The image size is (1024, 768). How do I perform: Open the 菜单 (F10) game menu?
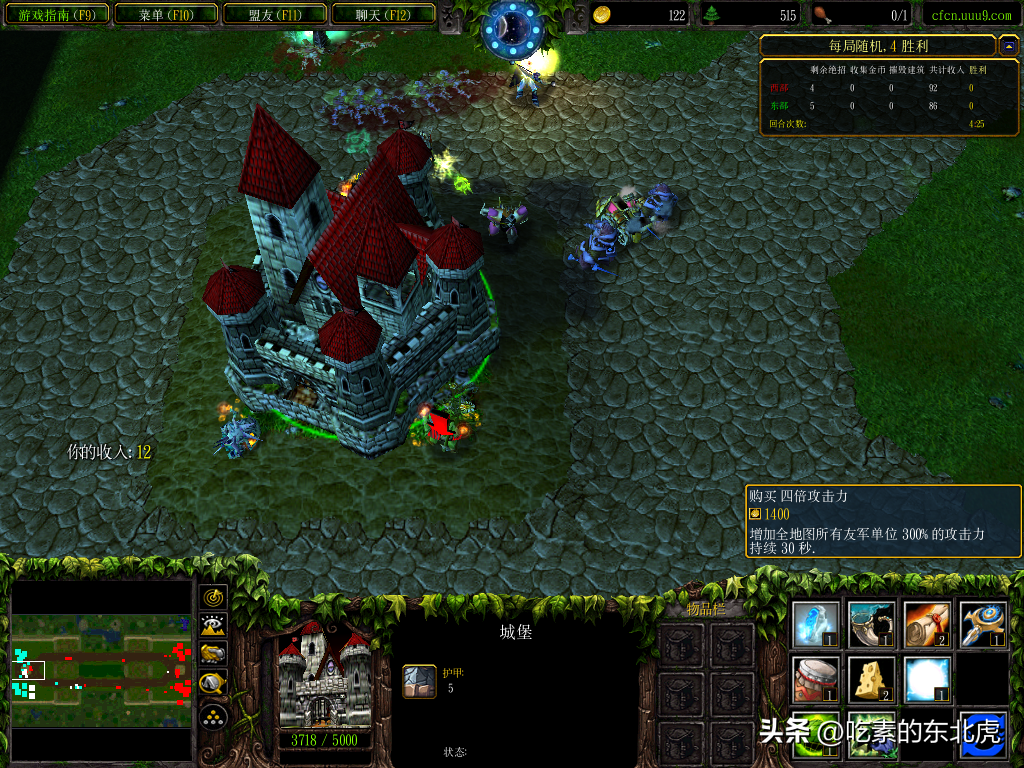coord(165,15)
